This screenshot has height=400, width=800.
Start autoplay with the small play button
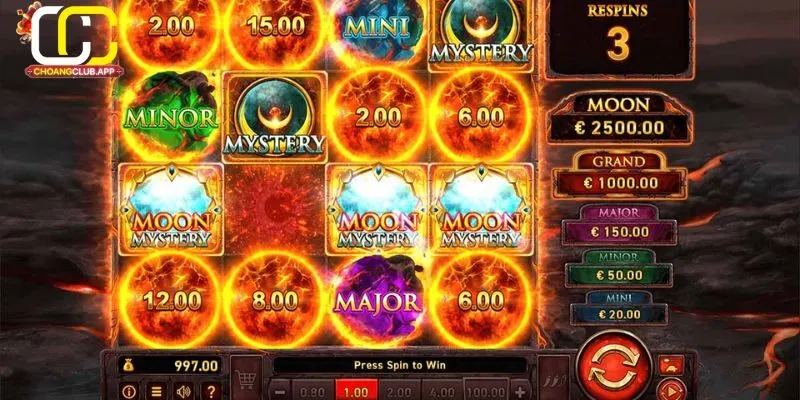671,390
